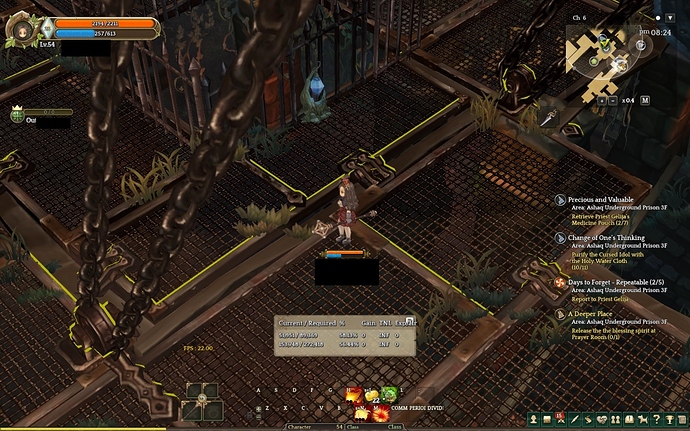This screenshot has width=690, height=431.
Task: Open the broken heart menu icon
Action: [x=602, y=418]
